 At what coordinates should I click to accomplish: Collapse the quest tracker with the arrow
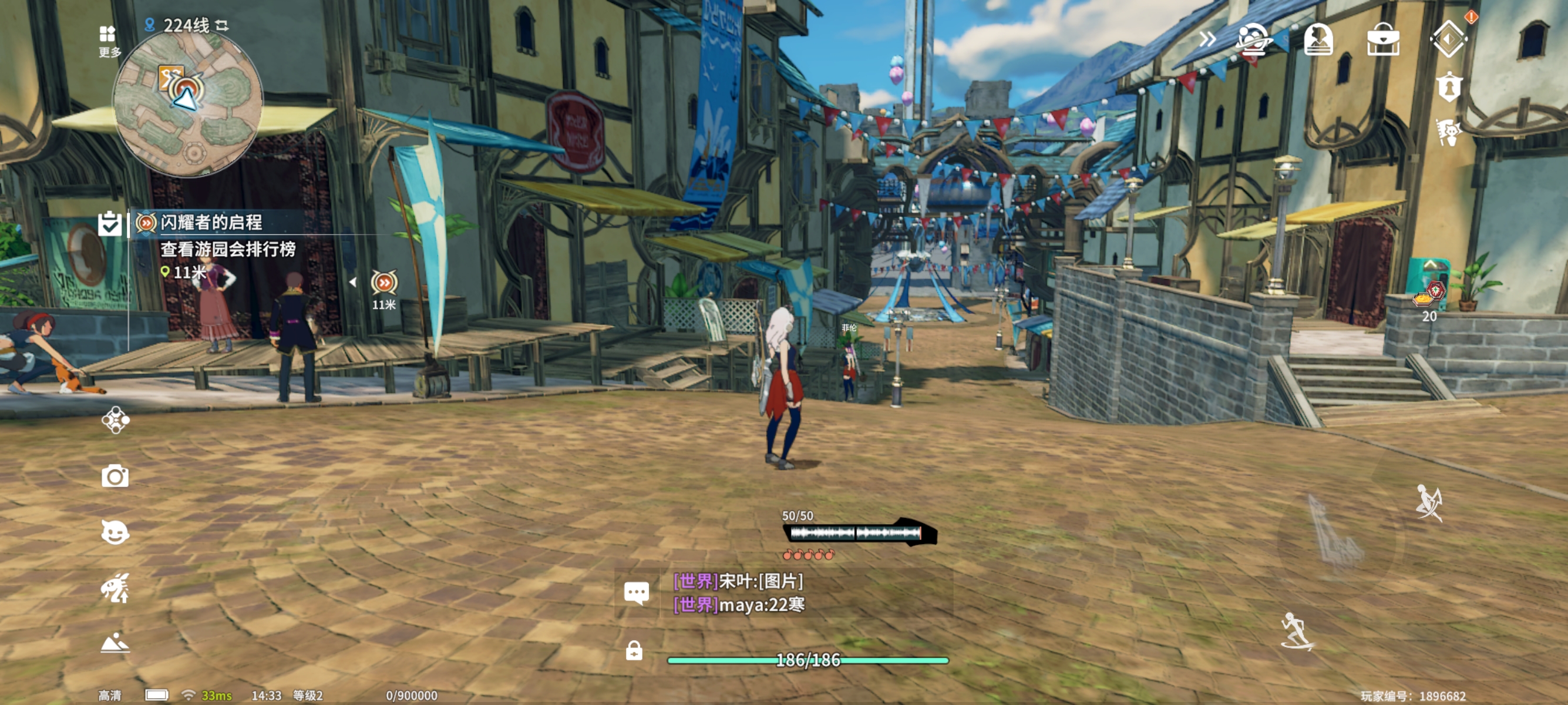353,282
